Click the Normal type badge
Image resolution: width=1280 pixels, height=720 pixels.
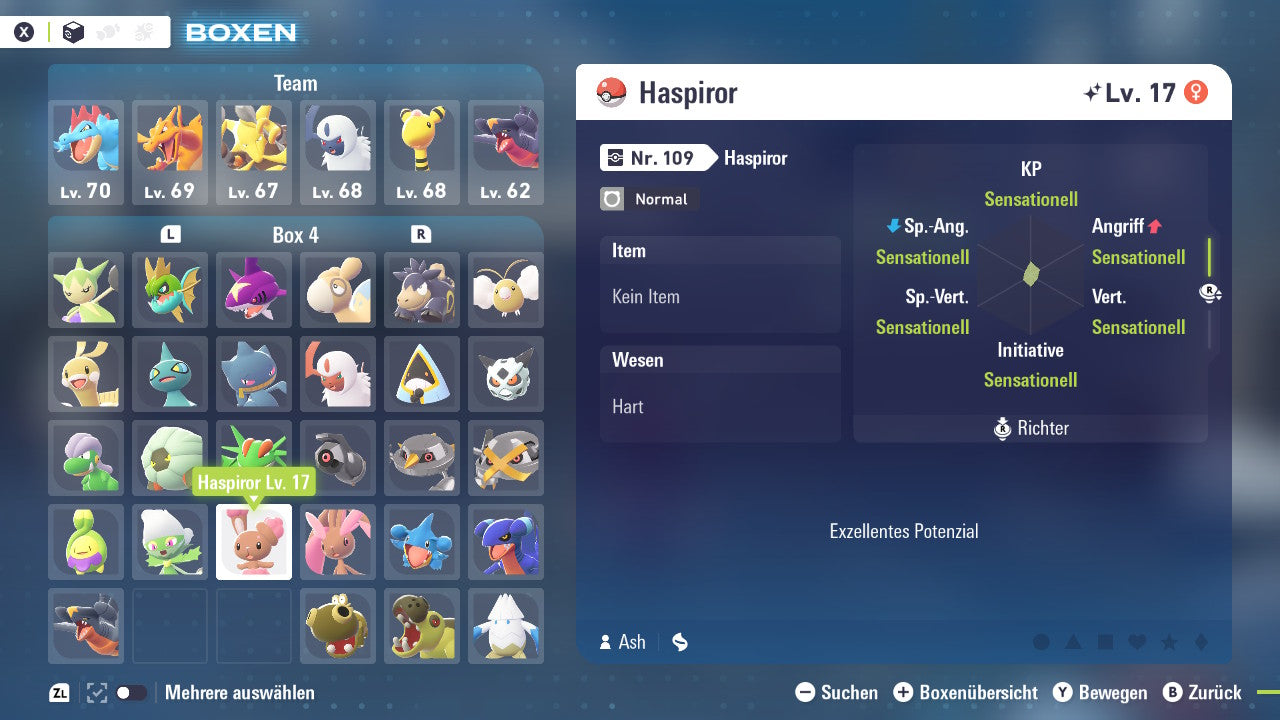click(x=648, y=199)
